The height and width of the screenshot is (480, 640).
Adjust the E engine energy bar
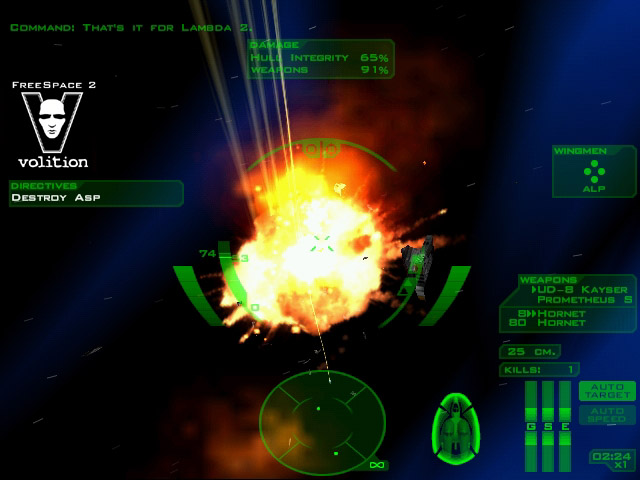(564, 424)
